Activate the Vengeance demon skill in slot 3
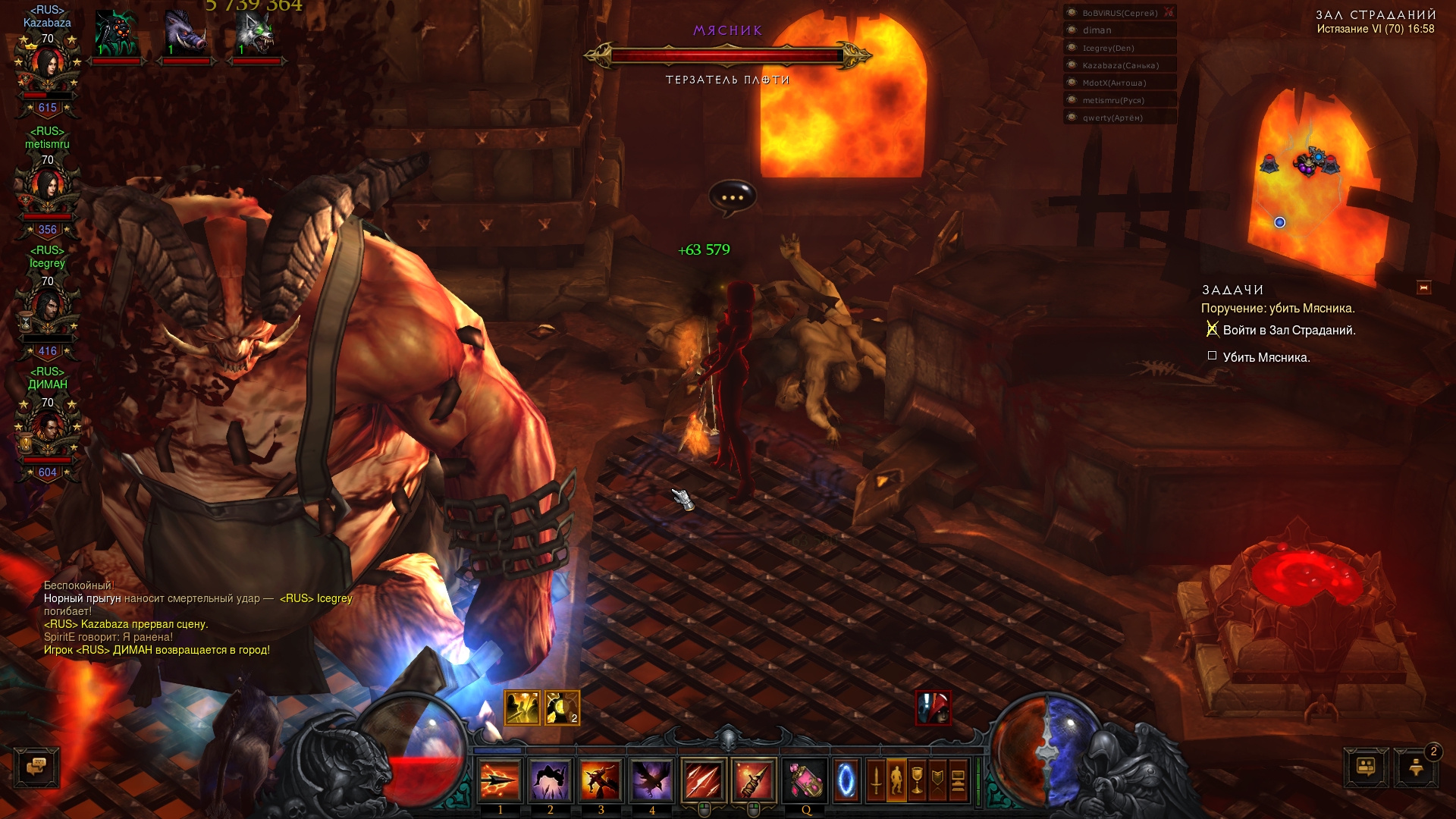The width and height of the screenshot is (1456, 819). pos(601,780)
